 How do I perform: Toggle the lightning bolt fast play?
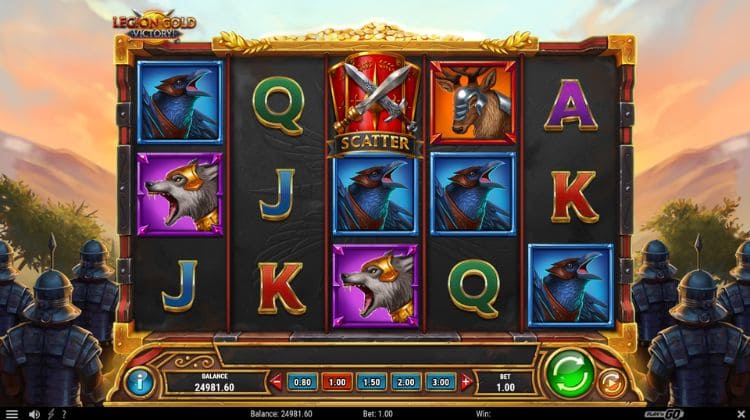pos(49,413)
